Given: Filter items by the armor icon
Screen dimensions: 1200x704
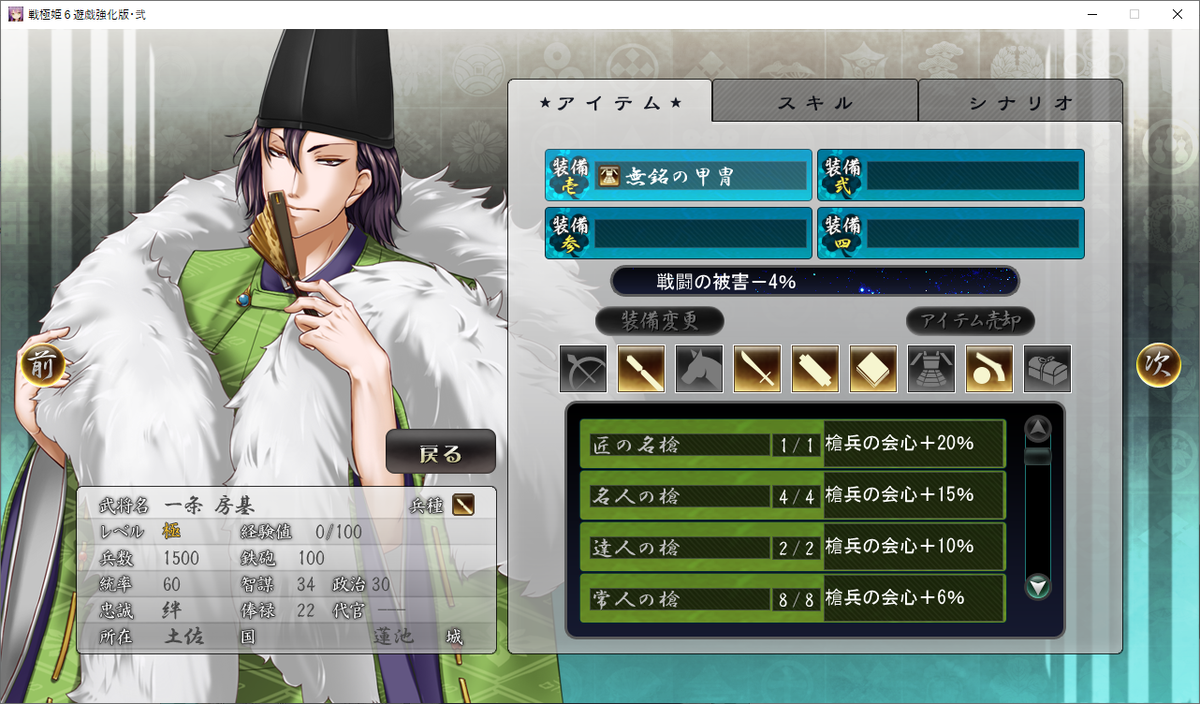Looking at the screenshot, I should pos(931,369).
